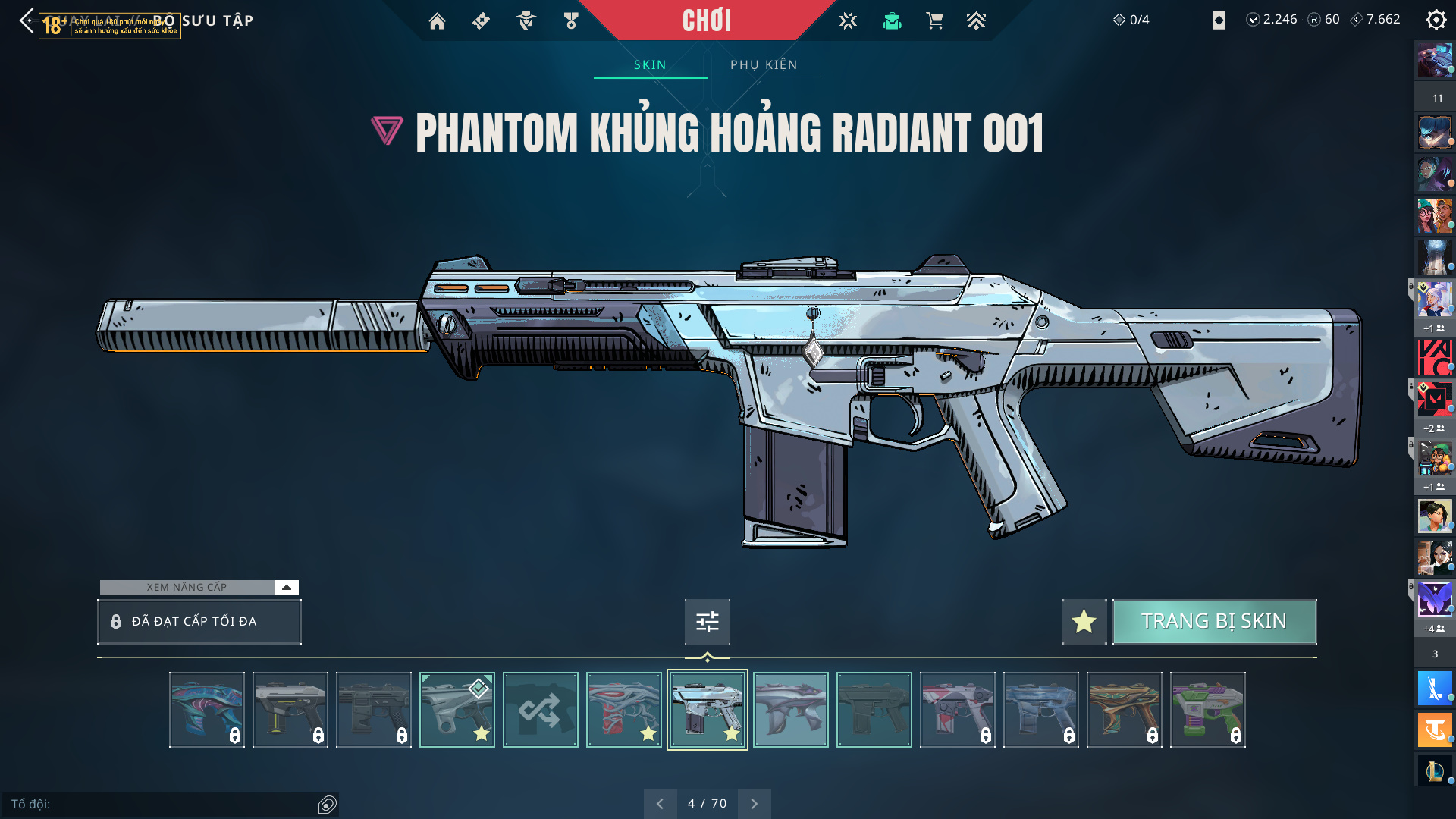Go to the next skin page
This screenshot has height=819, width=1456.
[x=754, y=804]
